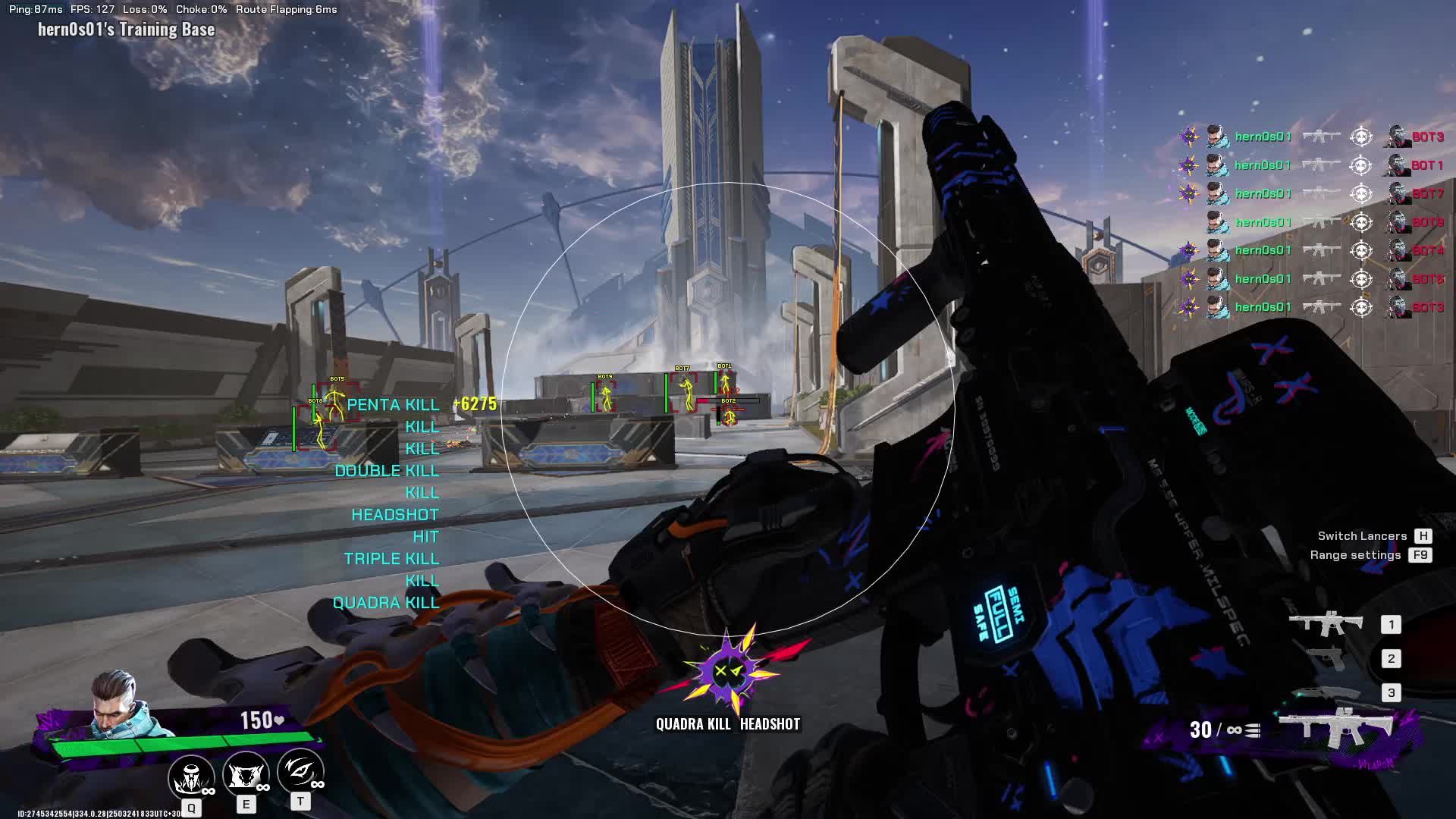The height and width of the screenshot is (819, 1456).
Task: Activate the masked skull Q ability
Action: 191,776
